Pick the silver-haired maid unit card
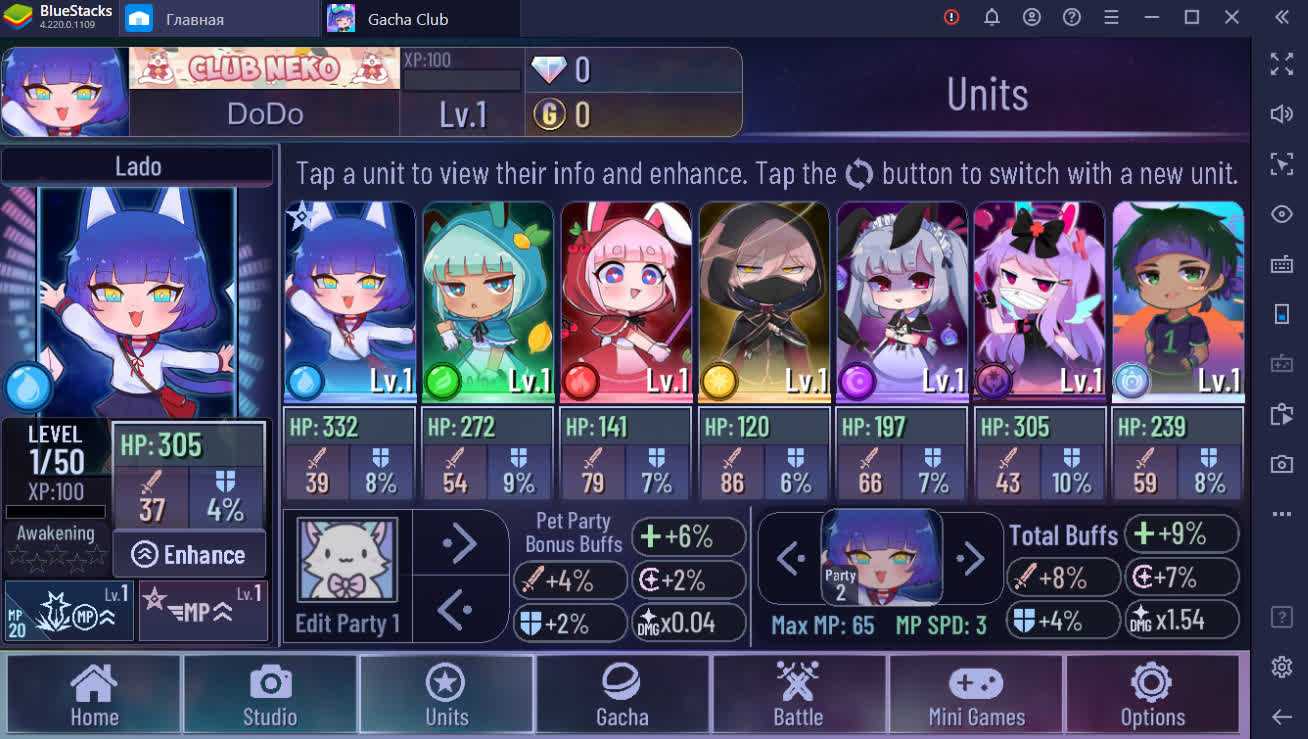Screen dimensions: 1308x739 point(901,302)
